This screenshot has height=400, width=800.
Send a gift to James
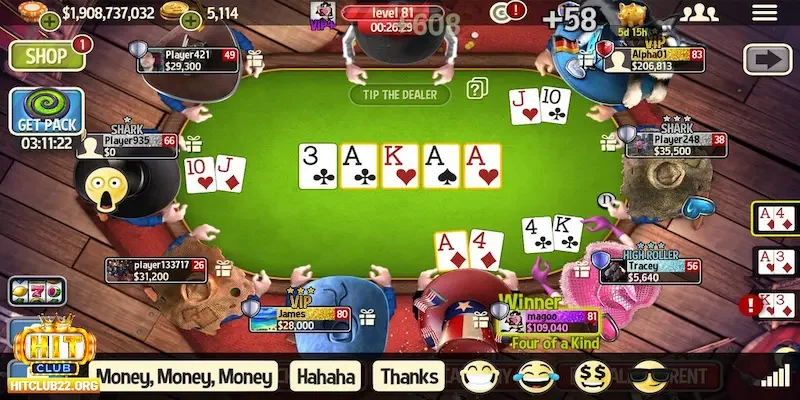tap(367, 317)
